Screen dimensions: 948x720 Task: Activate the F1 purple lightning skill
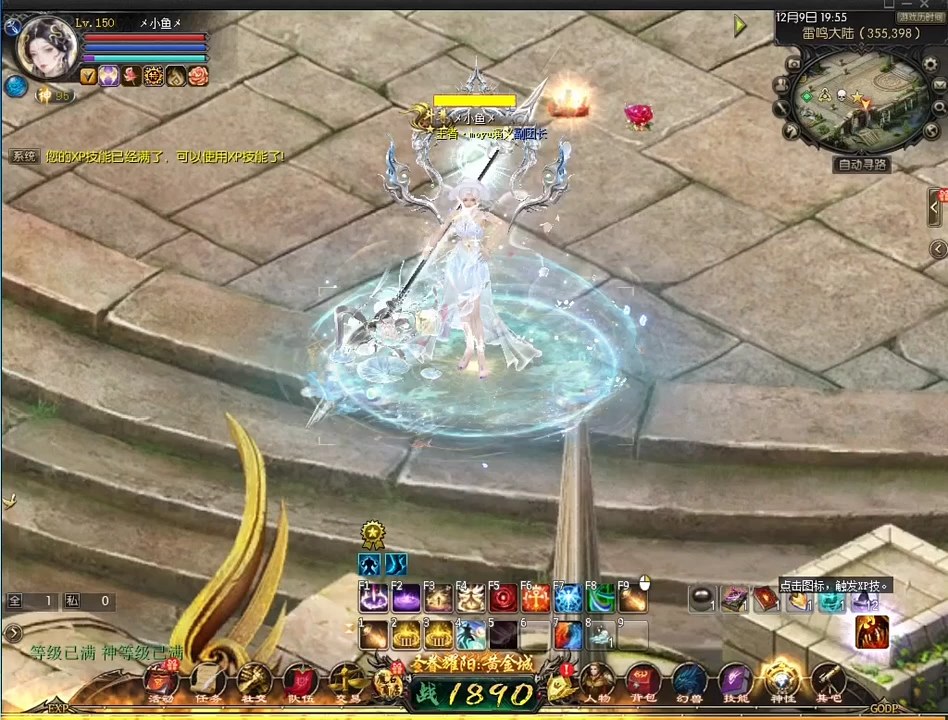pos(372,599)
